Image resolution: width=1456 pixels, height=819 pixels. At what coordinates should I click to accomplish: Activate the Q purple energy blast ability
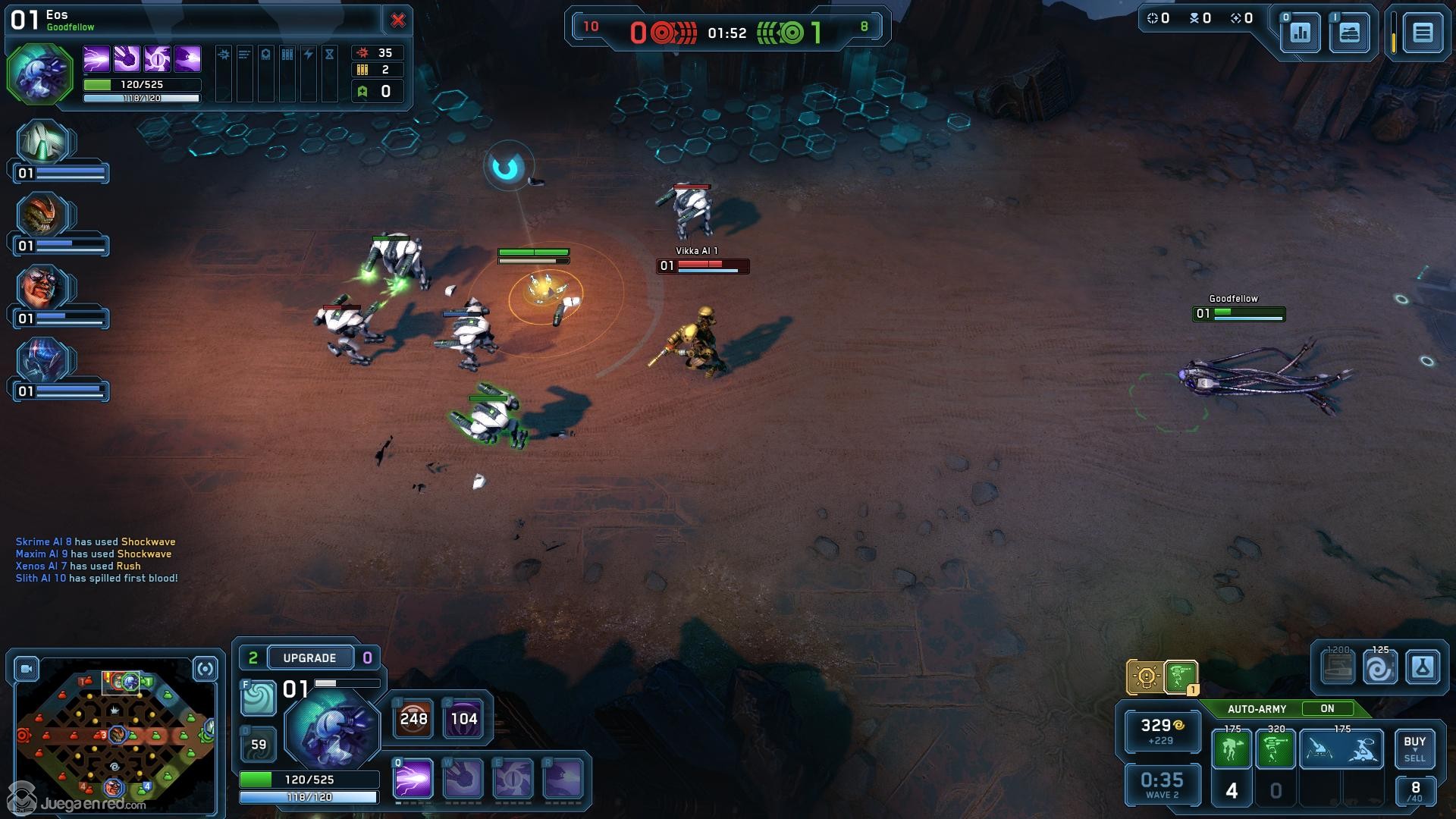pyautogui.click(x=413, y=779)
